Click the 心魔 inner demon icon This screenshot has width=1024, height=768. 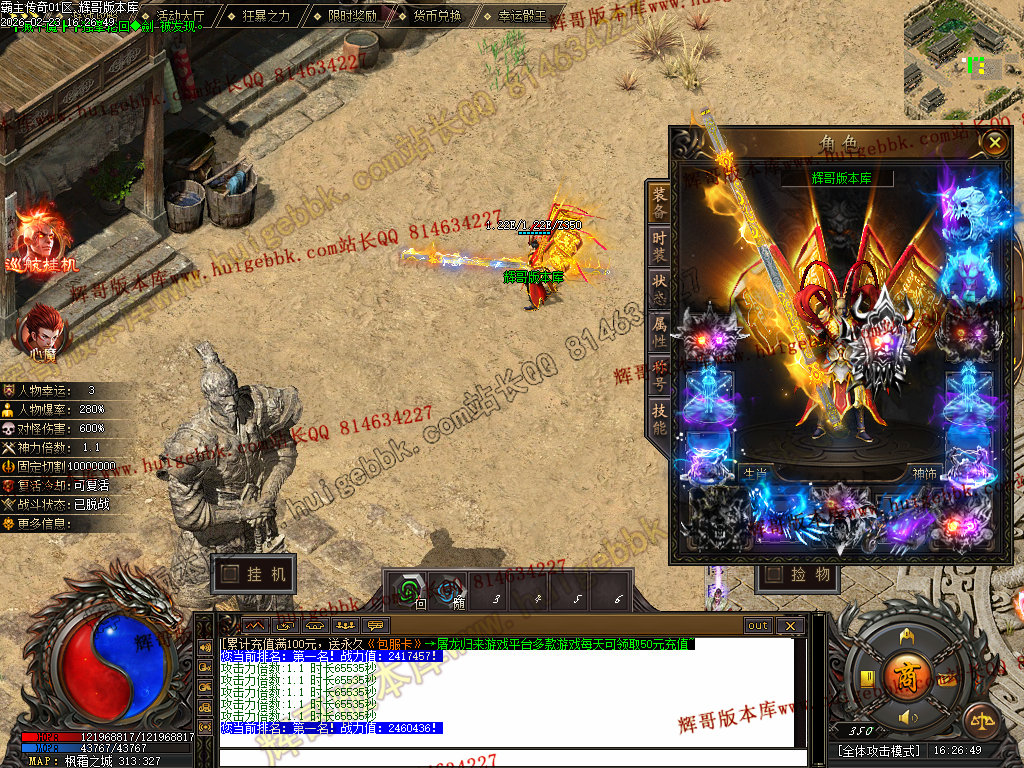[41, 330]
